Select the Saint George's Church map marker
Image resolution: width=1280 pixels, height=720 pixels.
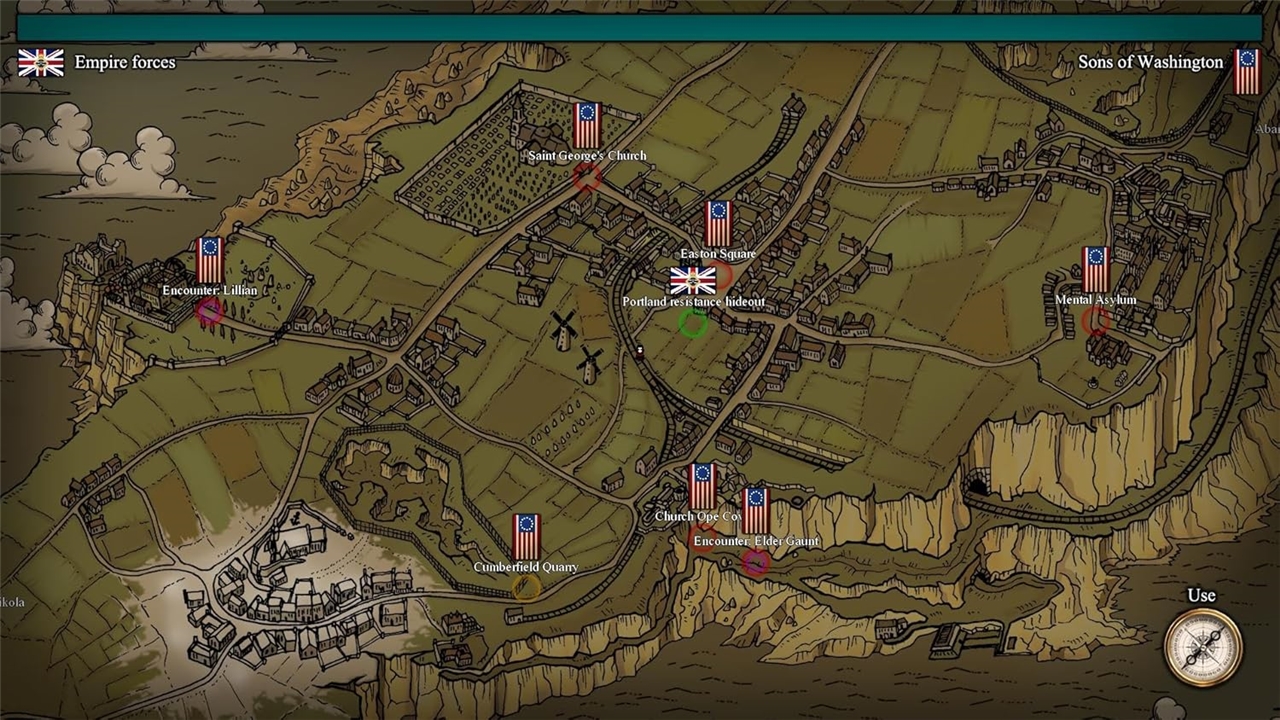click(x=587, y=177)
